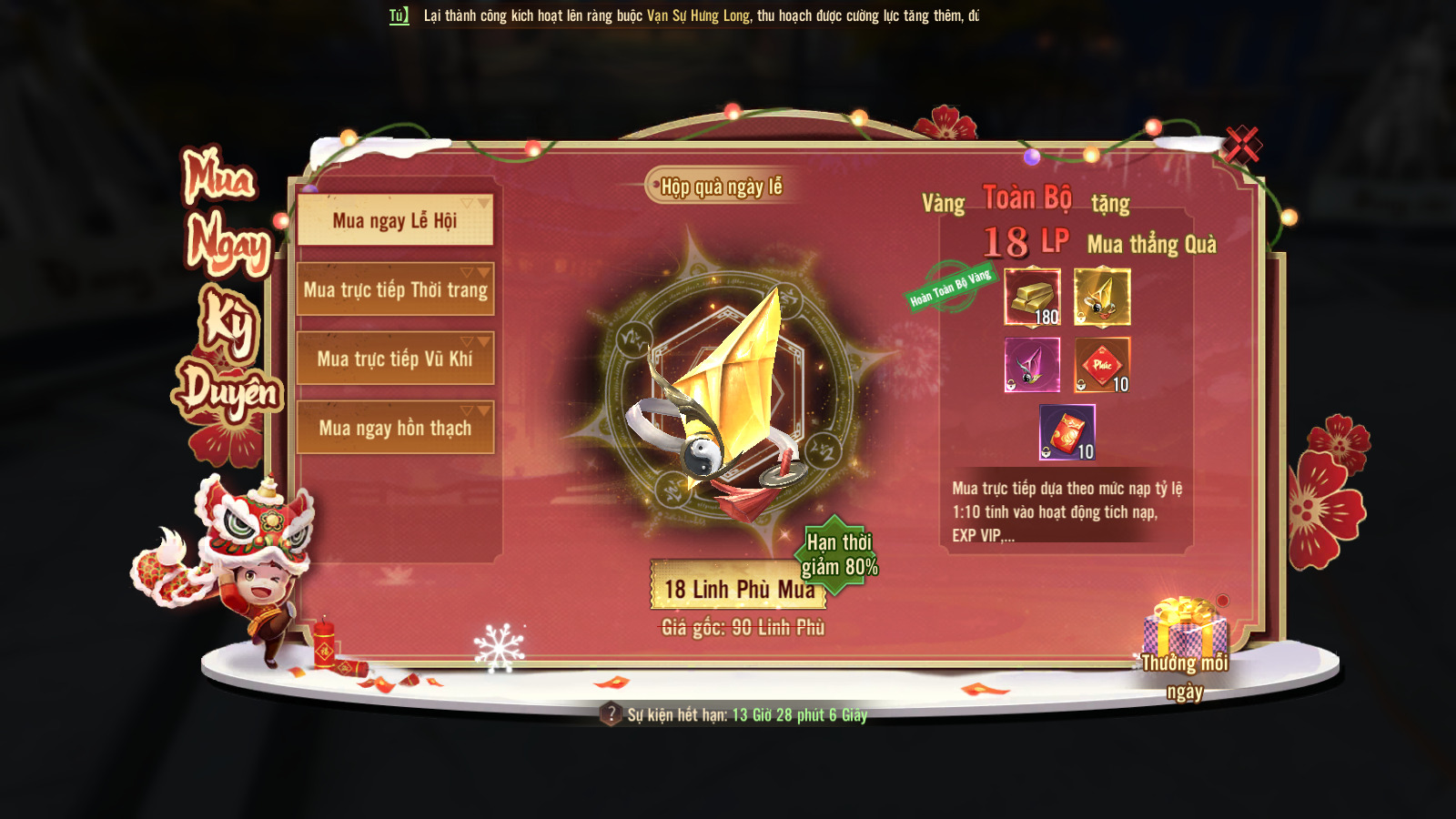
Task: Choose the Mua ngay hồn thạch tab
Action: [395, 428]
